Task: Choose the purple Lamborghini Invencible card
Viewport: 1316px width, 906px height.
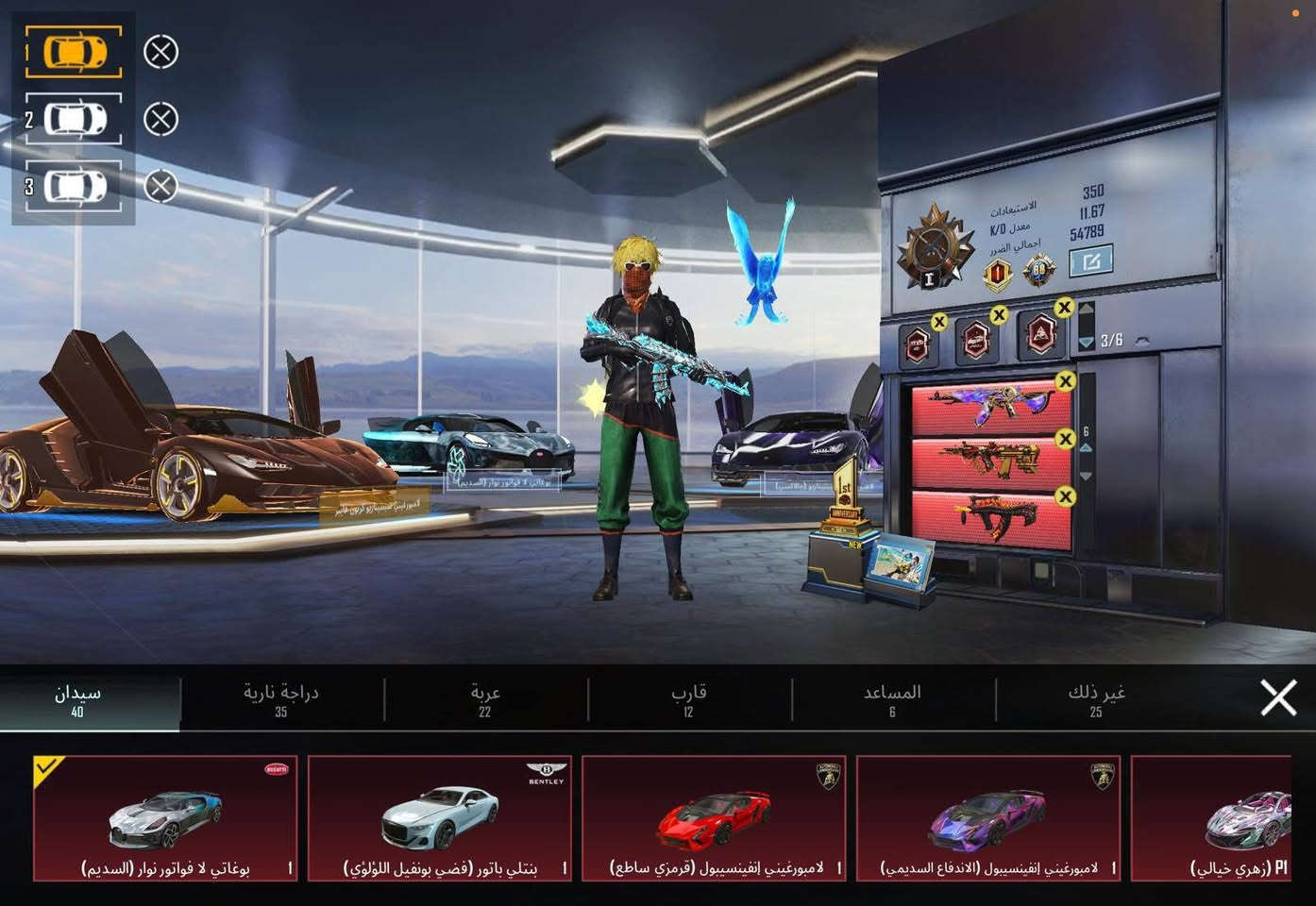Action: click(x=988, y=818)
